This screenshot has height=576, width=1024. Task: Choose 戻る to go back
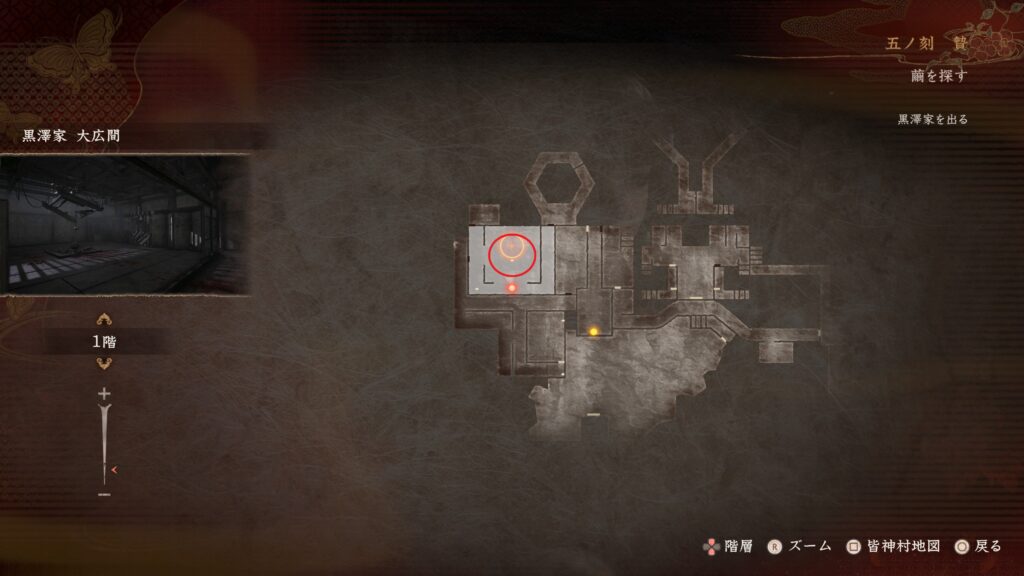(x=986, y=546)
